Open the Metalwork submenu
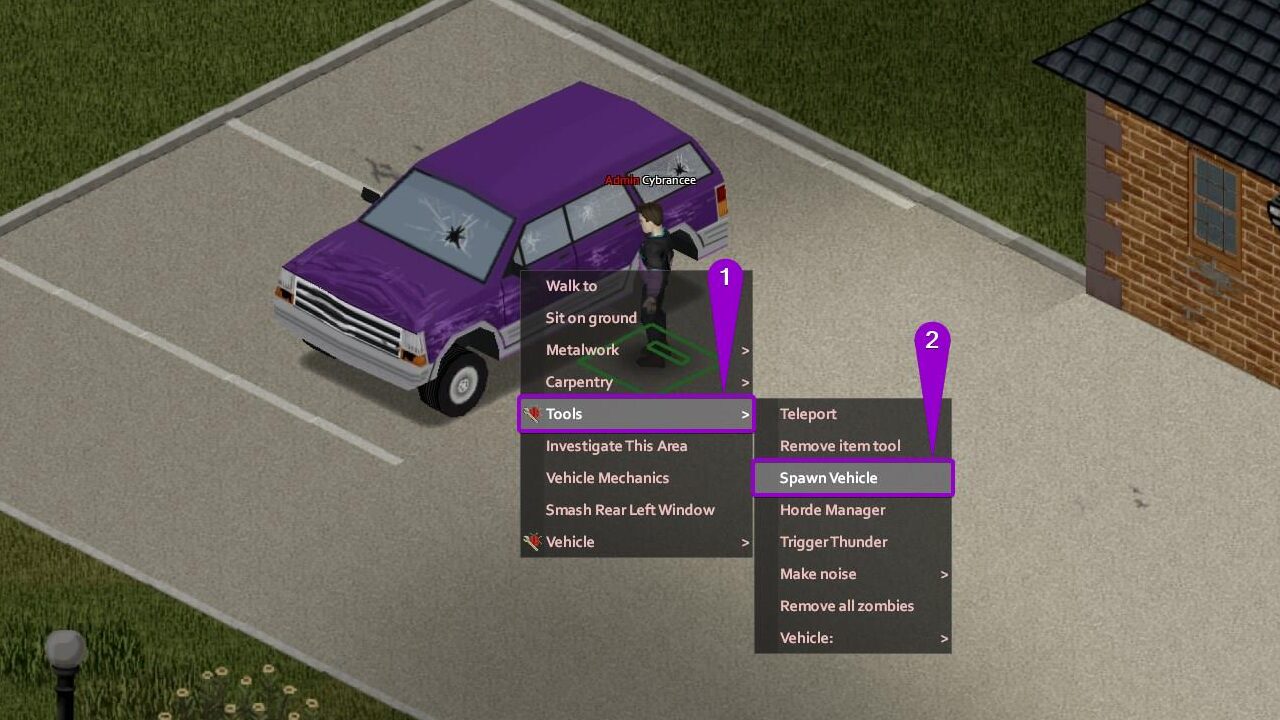The image size is (1280, 720). [583, 350]
